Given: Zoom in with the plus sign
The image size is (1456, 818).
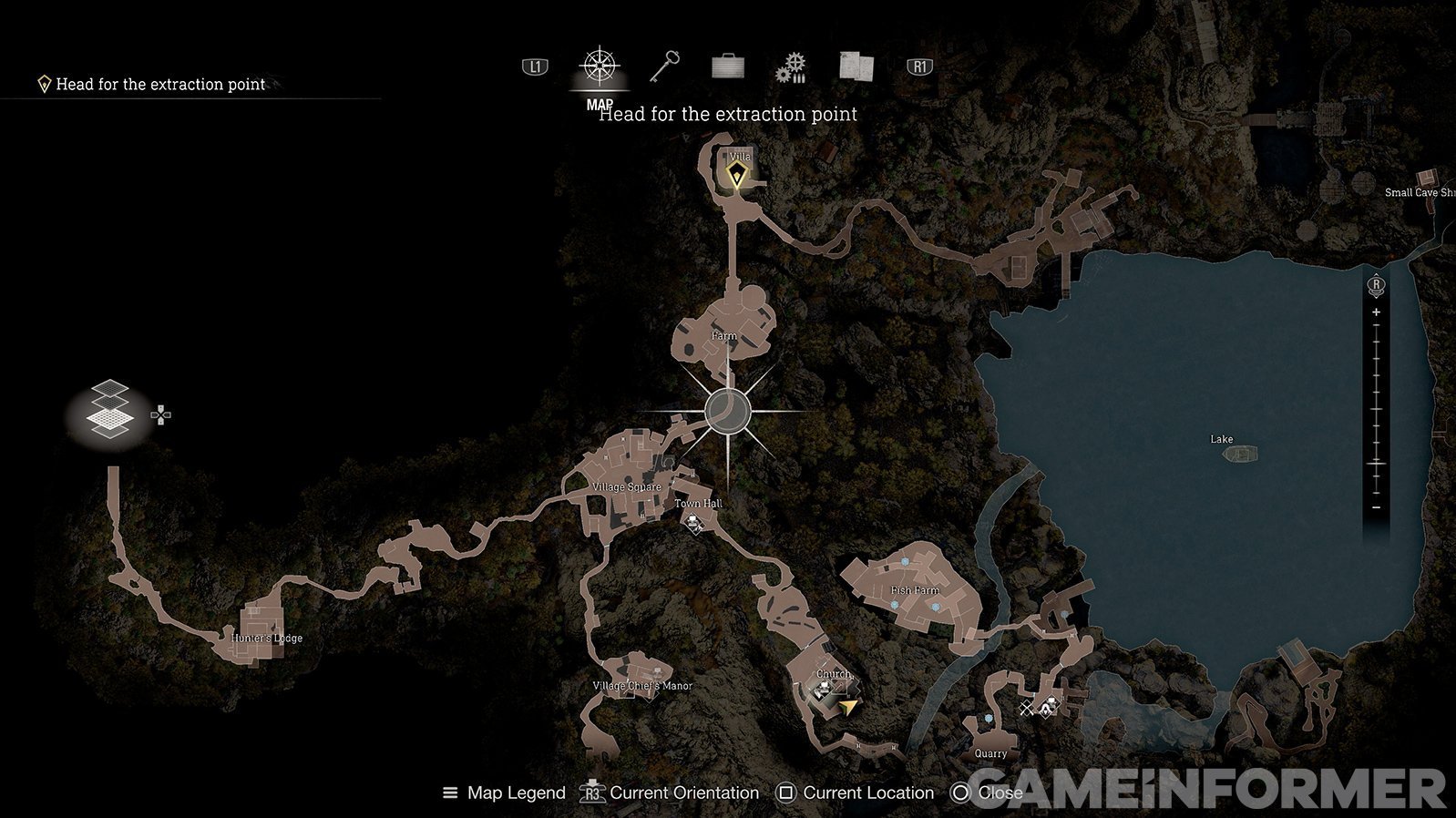Looking at the screenshot, I should point(1376,312).
